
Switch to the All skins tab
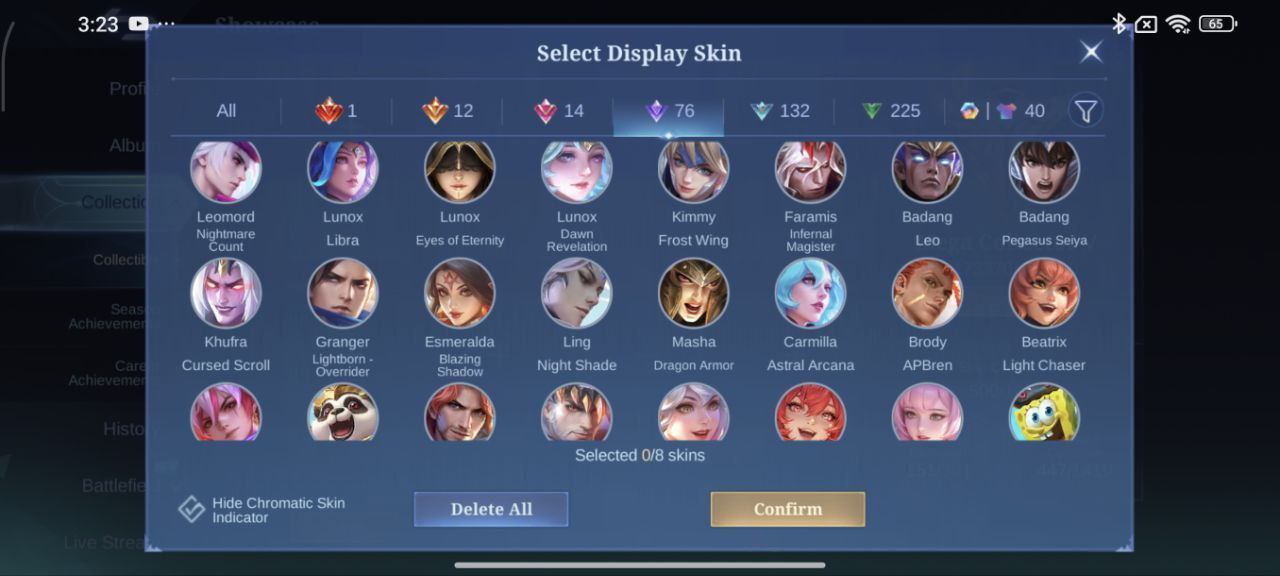pos(226,111)
